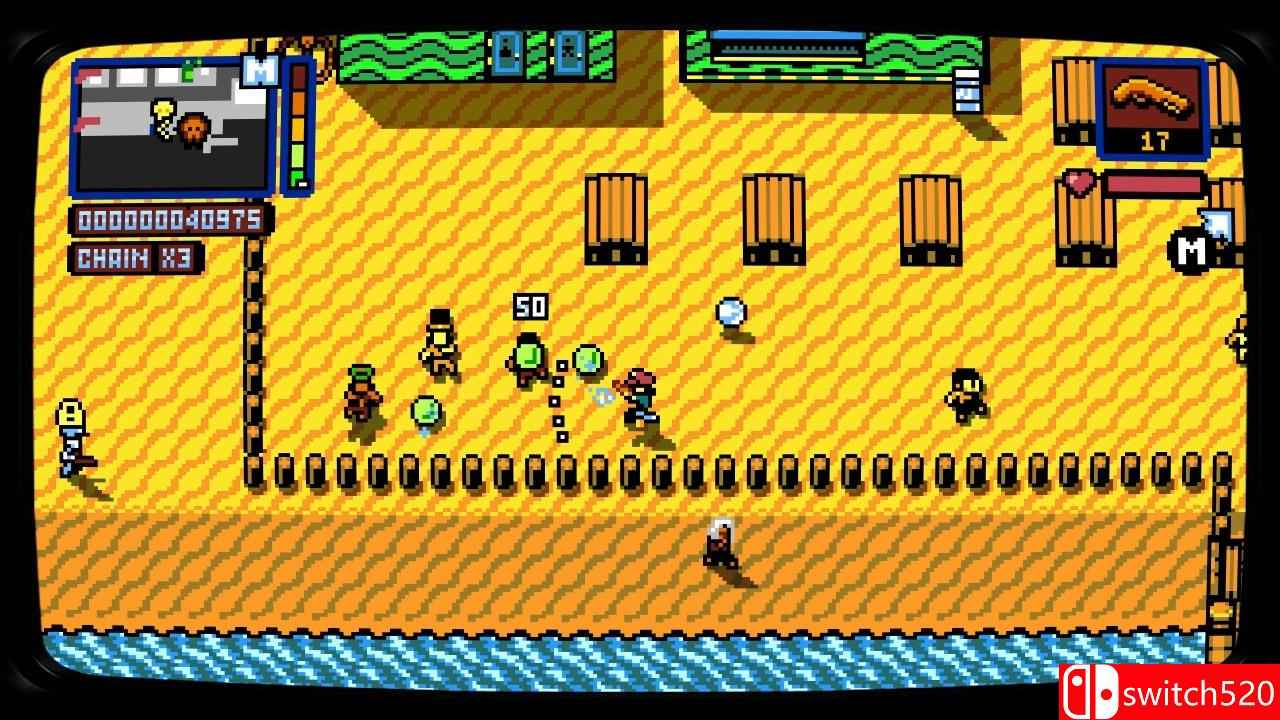Click the M label on the minimap corner
The width and height of the screenshot is (1280, 720).
(x=259, y=71)
